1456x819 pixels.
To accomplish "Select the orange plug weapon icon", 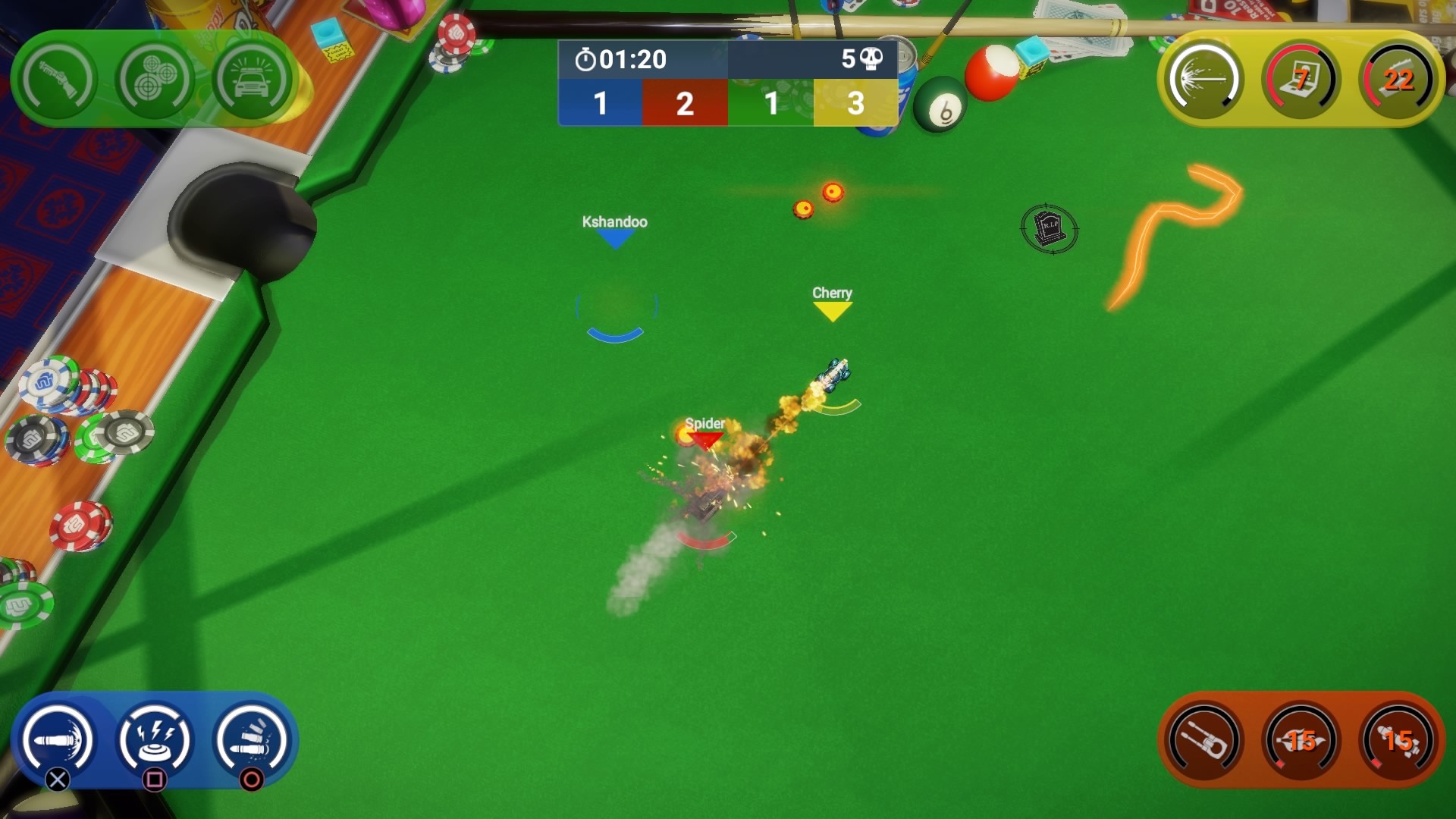I will (1204, 741).
